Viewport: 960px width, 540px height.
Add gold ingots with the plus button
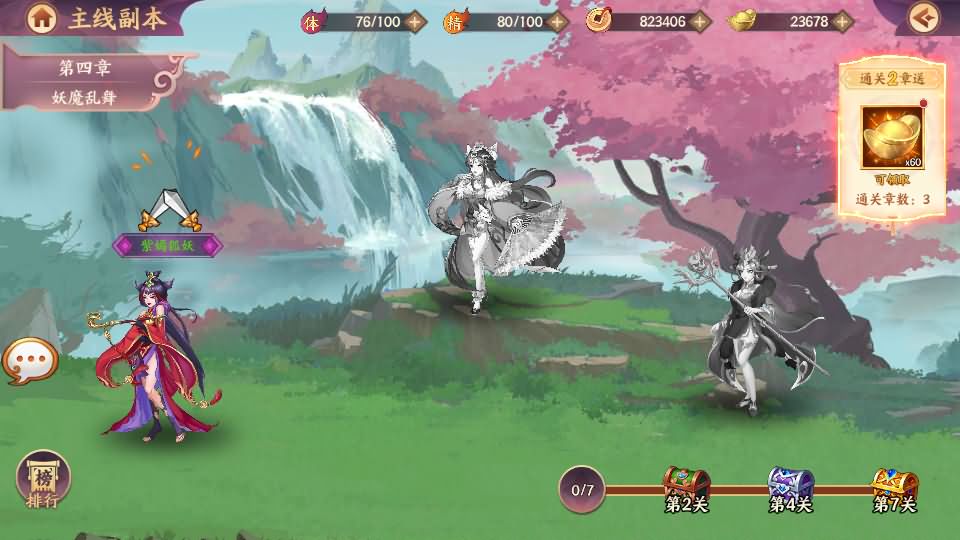(843, 21)
